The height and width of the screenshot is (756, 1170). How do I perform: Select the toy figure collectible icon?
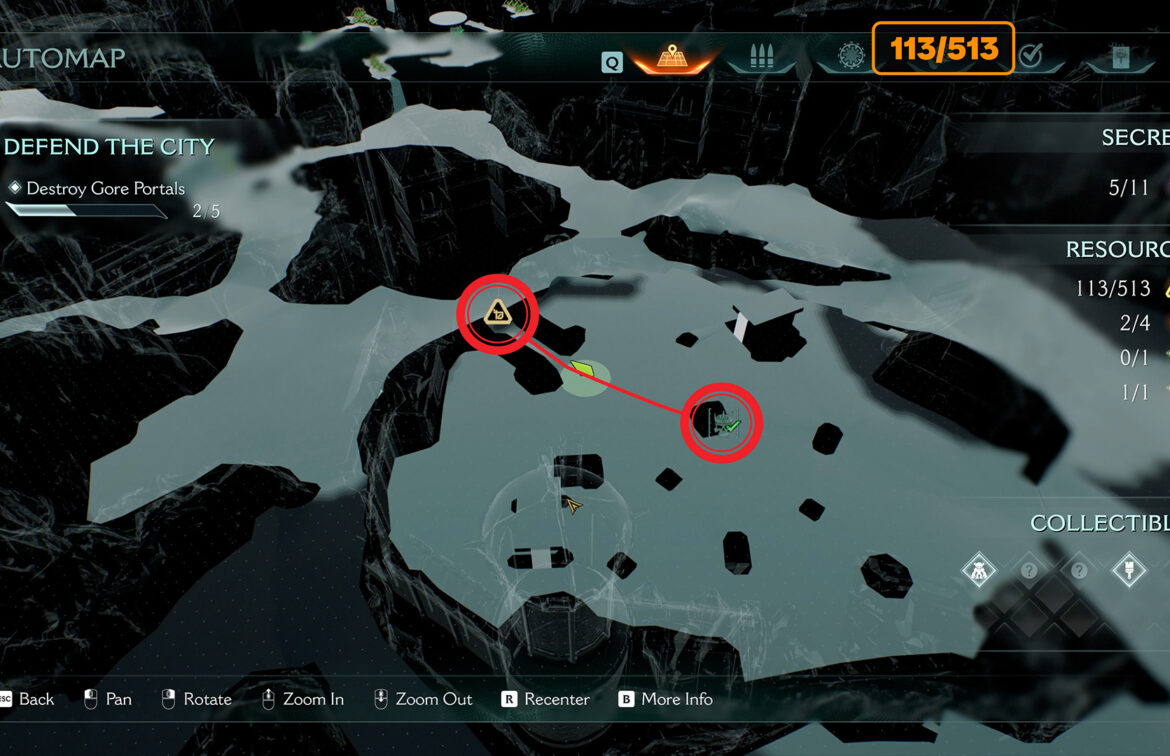[x=978, y=571]
